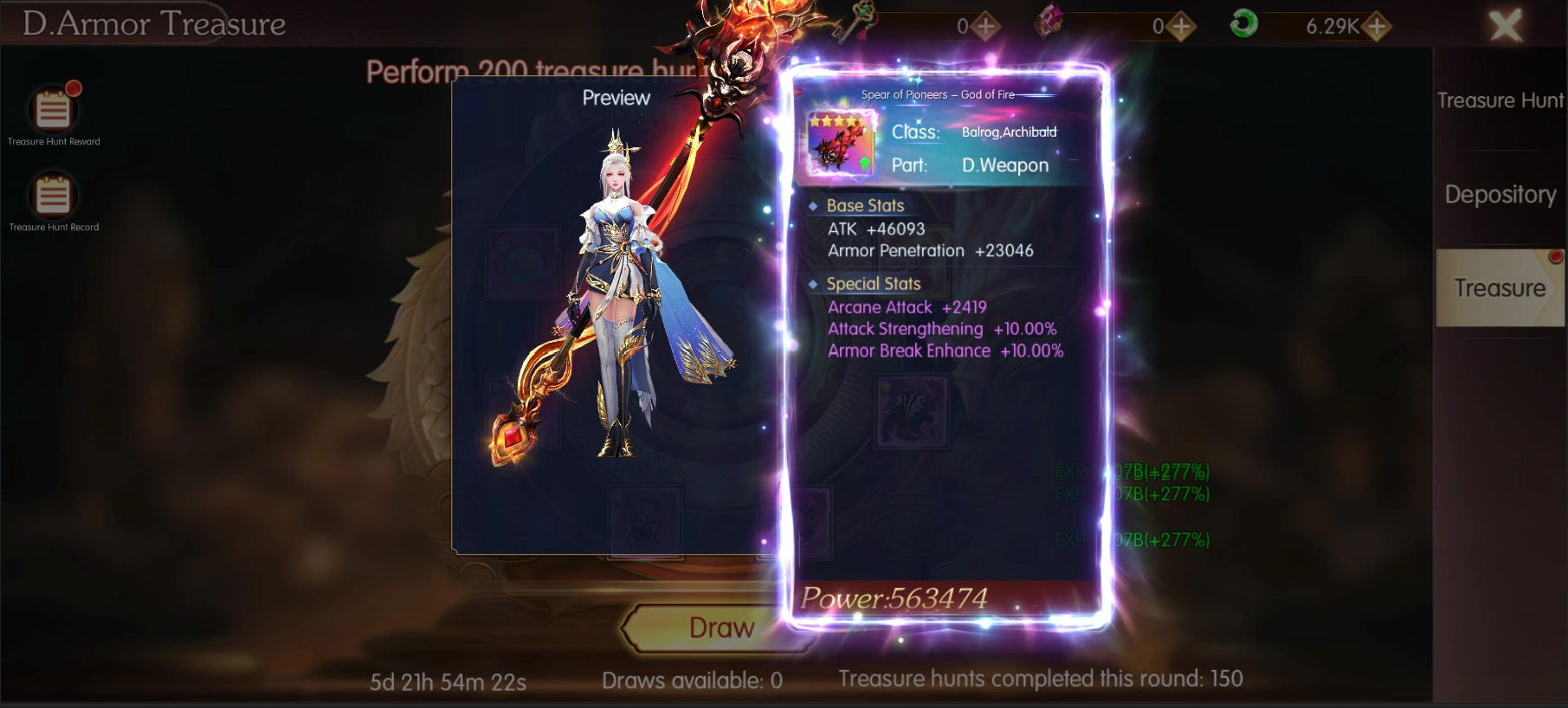Switch to the Treasure Hunt tab

[x=1500, y=101]
